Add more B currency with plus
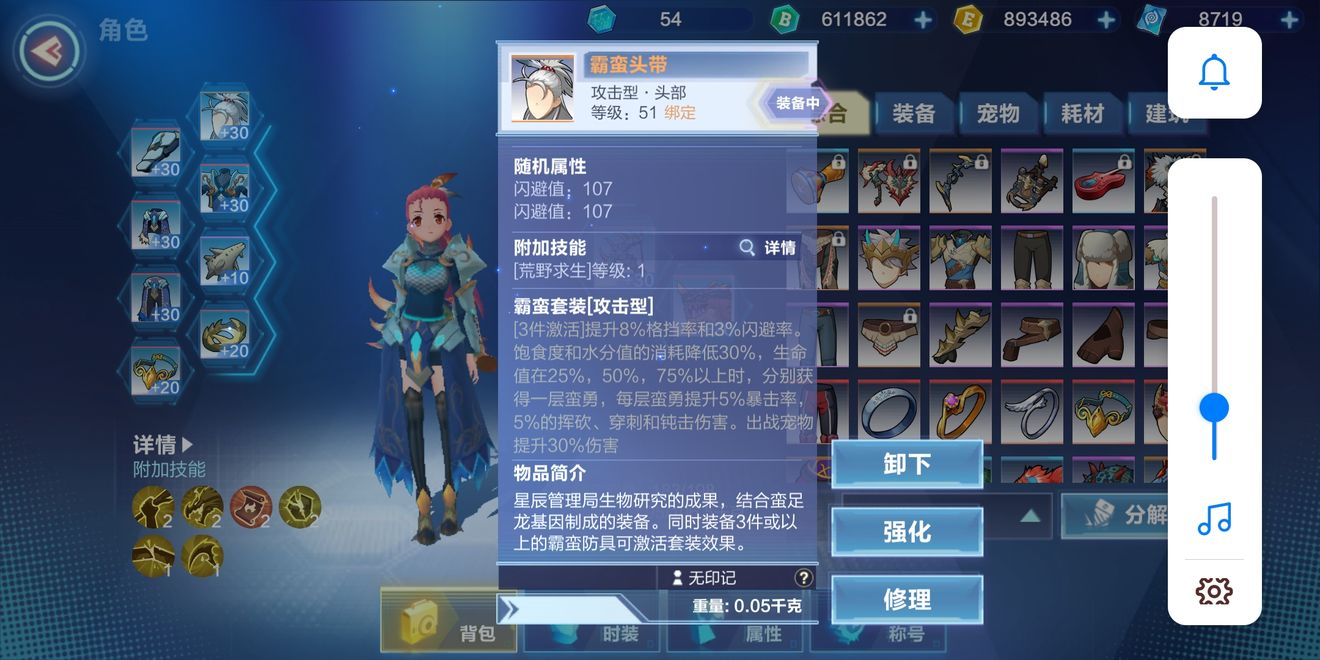This screenshot has height=660, width=1320. [922, 20]
